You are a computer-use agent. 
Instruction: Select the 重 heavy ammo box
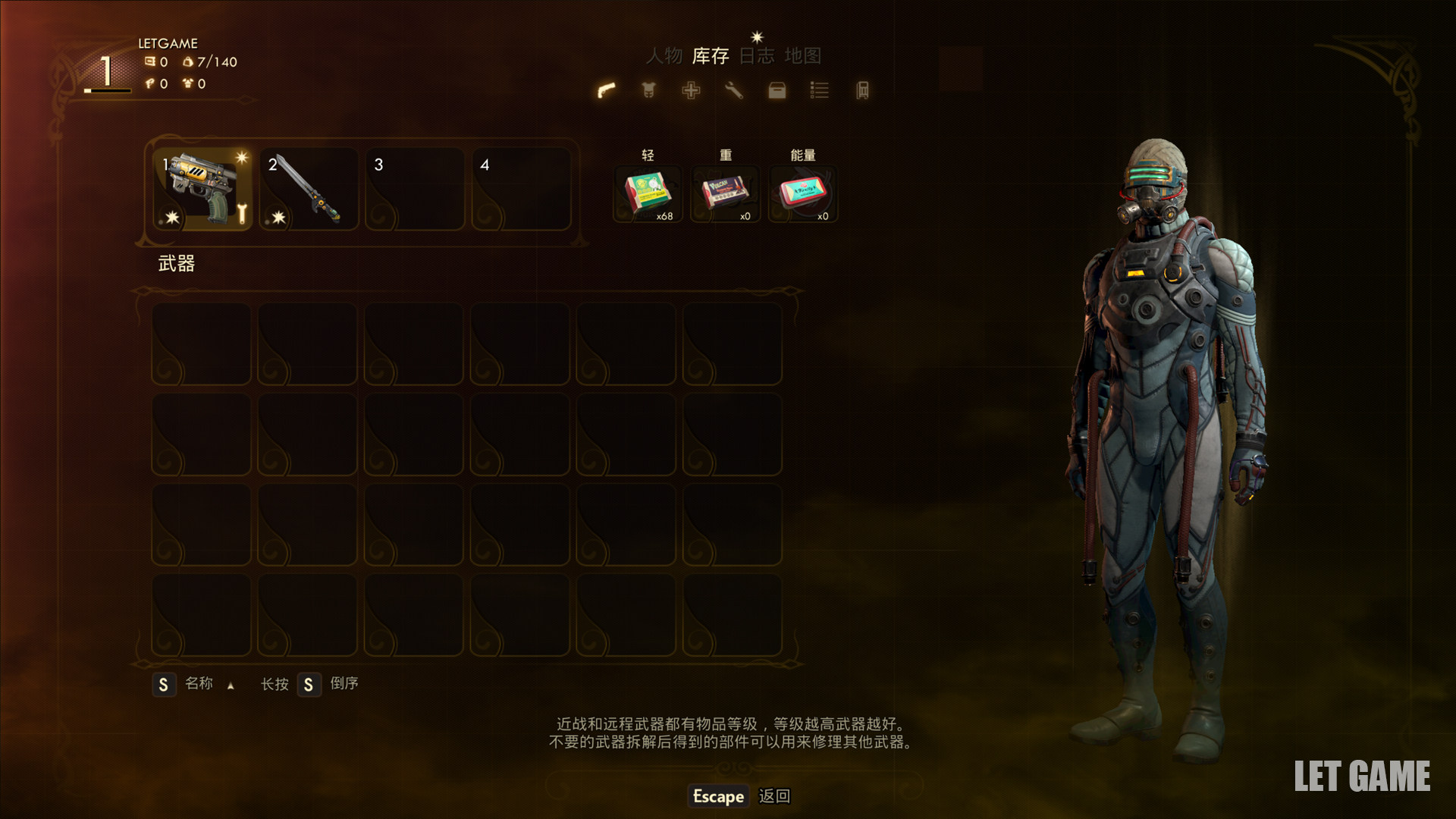click(x=725, y=193)
